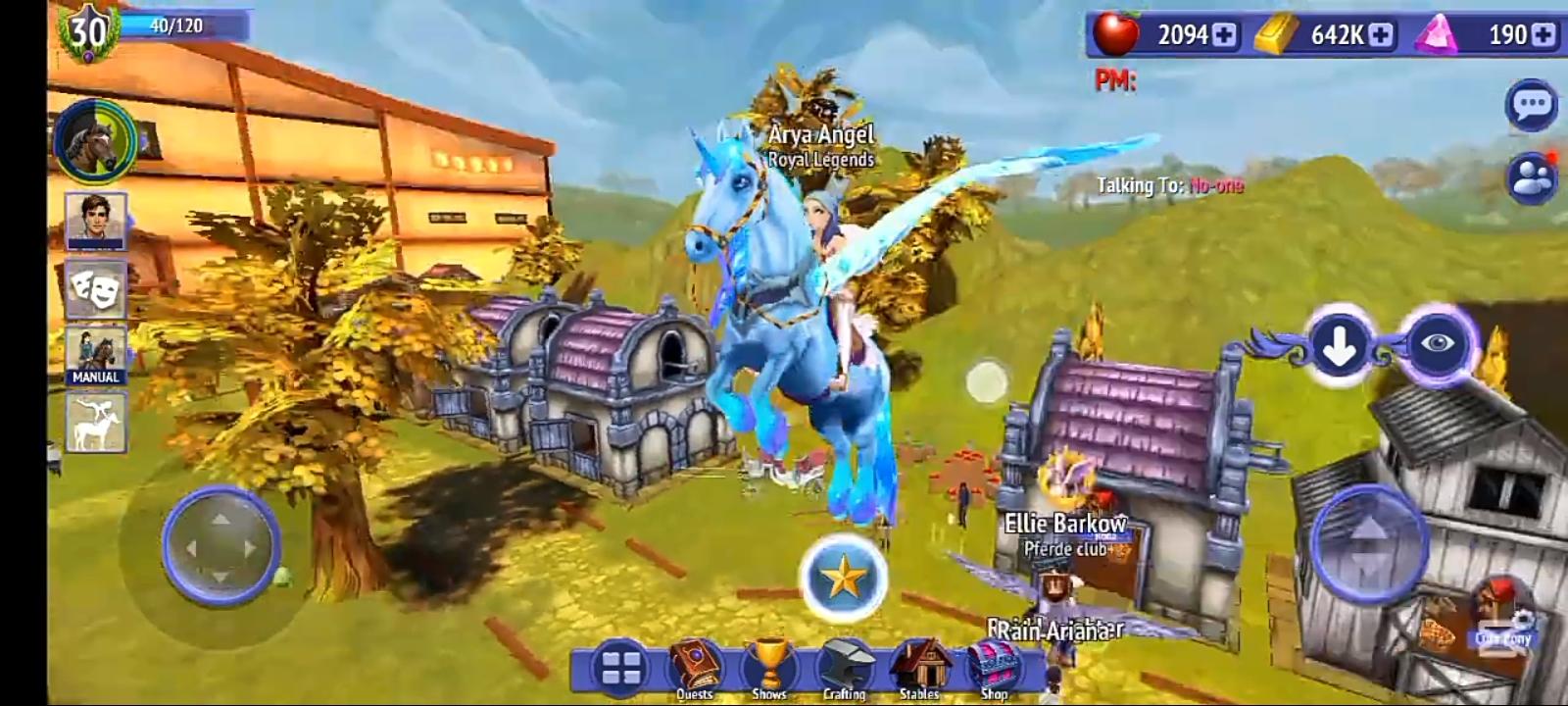The width and height of the screenshot is (1568, 706).
Task: Select the horse trick icon
Action: click(x=96, y=425)
